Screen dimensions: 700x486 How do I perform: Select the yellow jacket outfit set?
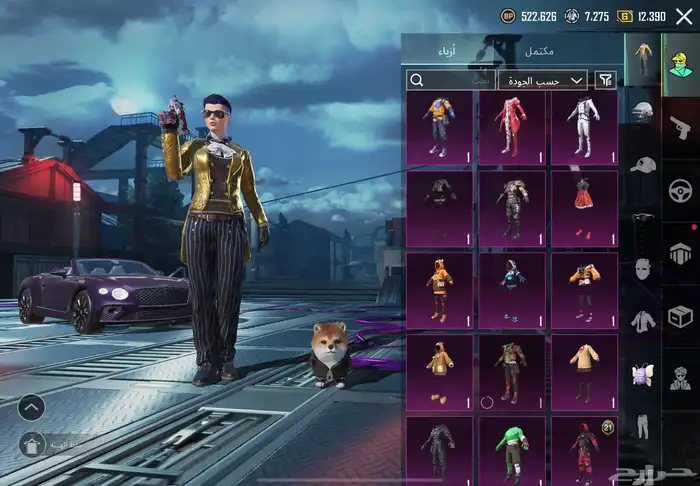coord(440,127)
